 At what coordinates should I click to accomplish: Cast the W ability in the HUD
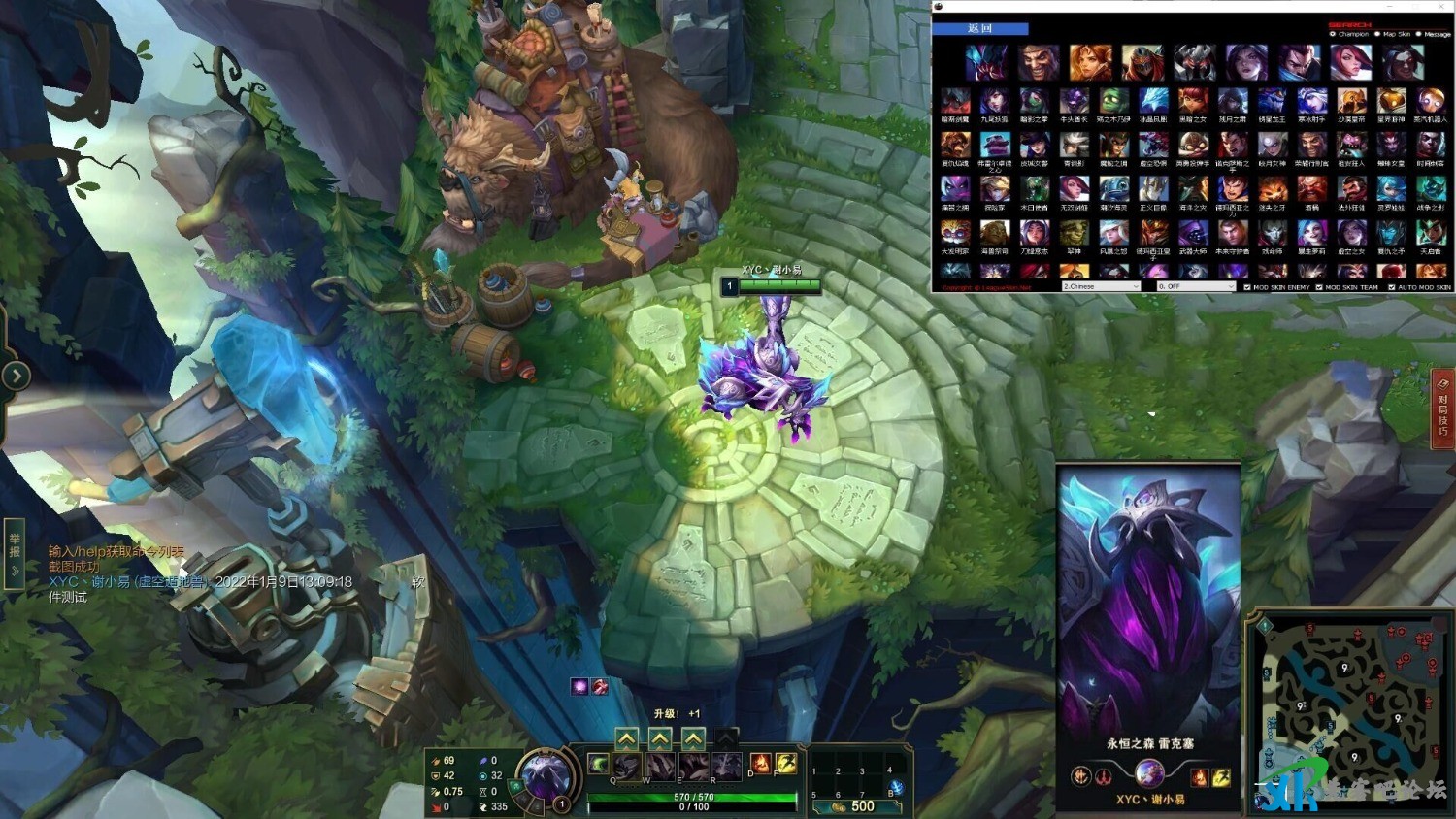(x=659, y=766)
